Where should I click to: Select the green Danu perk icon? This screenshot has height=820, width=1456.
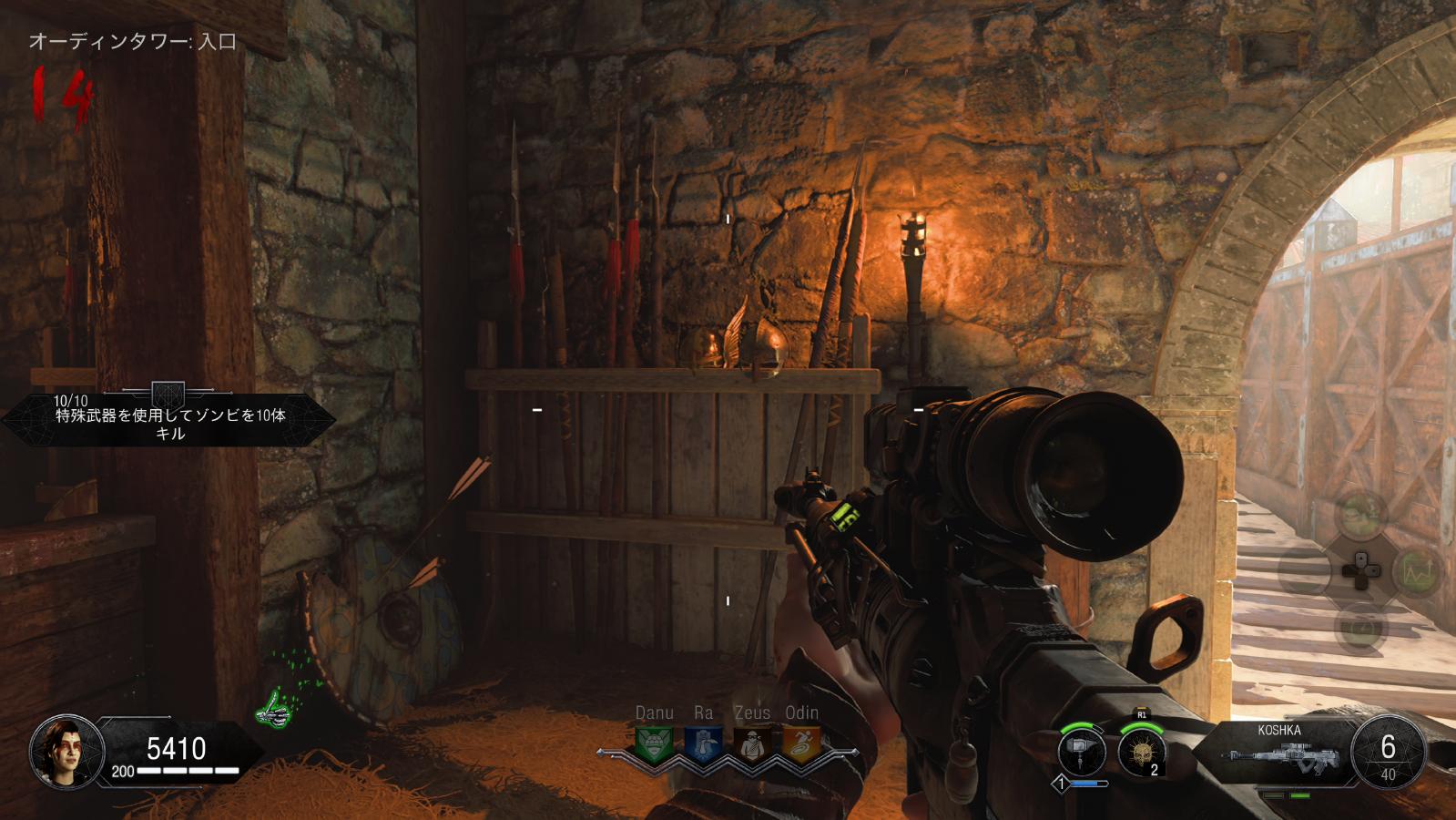coord(653,744)
